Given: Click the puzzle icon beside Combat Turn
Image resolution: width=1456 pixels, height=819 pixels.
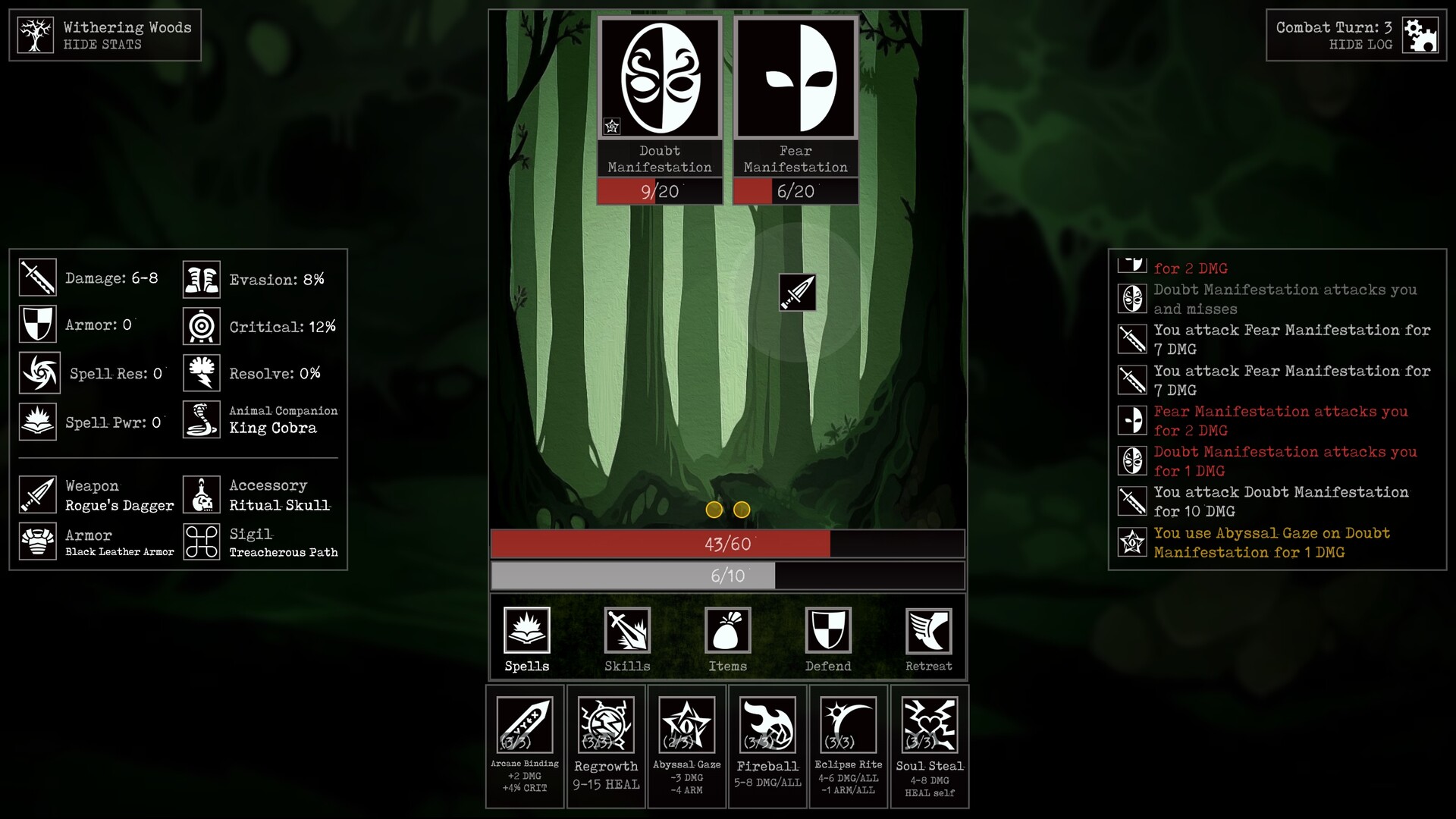Looking at the screenshot, I should click(1421, 34).
